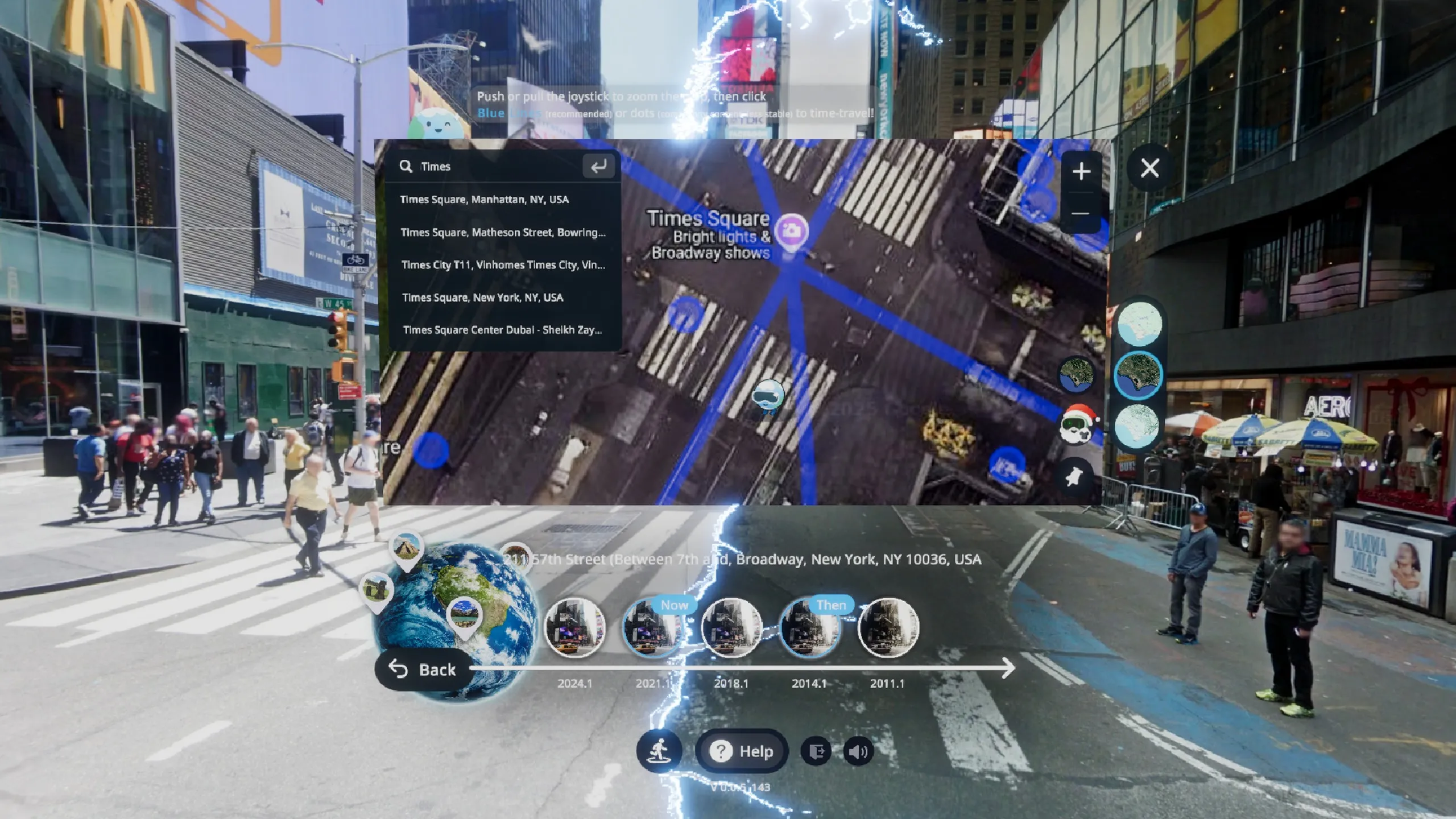Pick the Times City T11 Vinhomes result
Screen dimensions: 1456x819
click(x=503, y=265)
